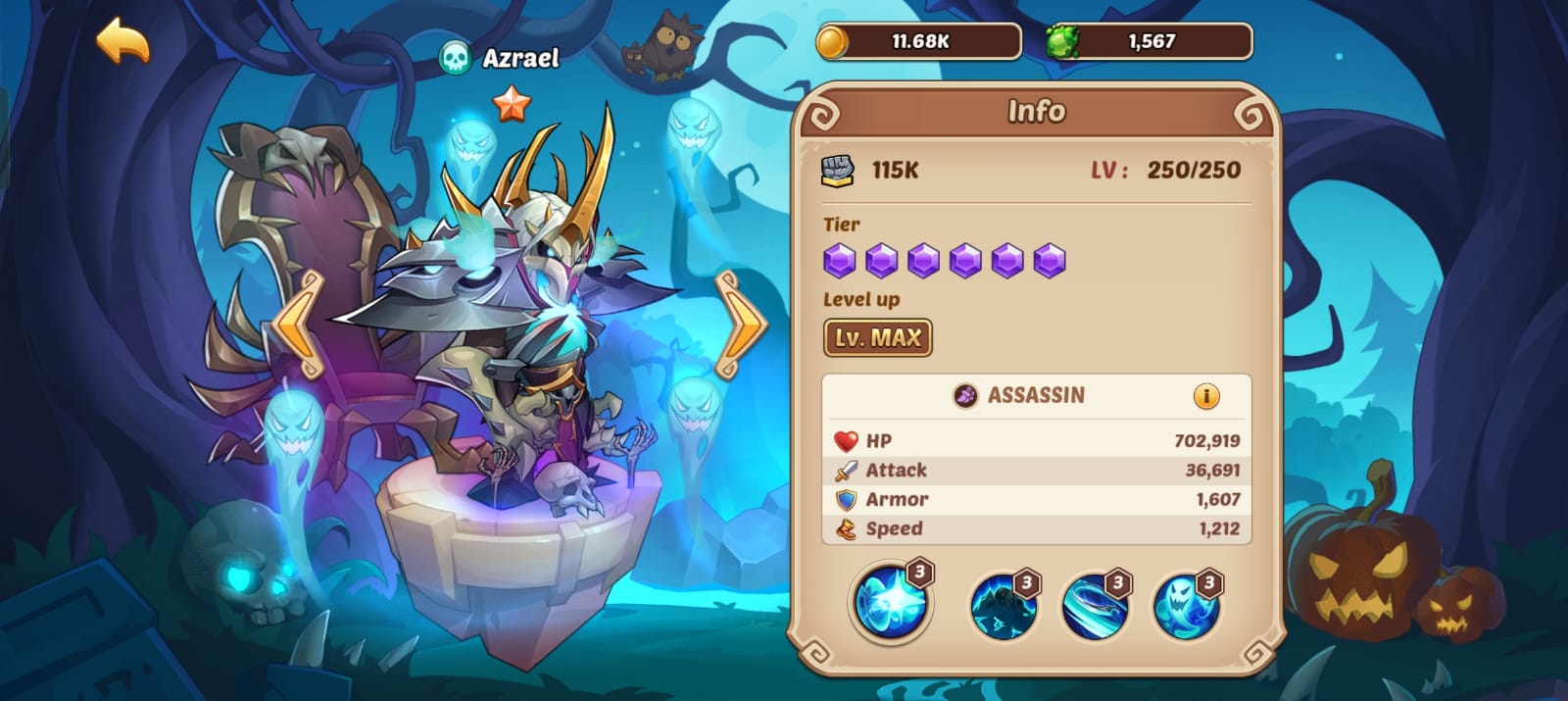This screenshot has height=701, width=1568.
Task: View the dark figure skill icon
Action: (x=1004, y=605)
